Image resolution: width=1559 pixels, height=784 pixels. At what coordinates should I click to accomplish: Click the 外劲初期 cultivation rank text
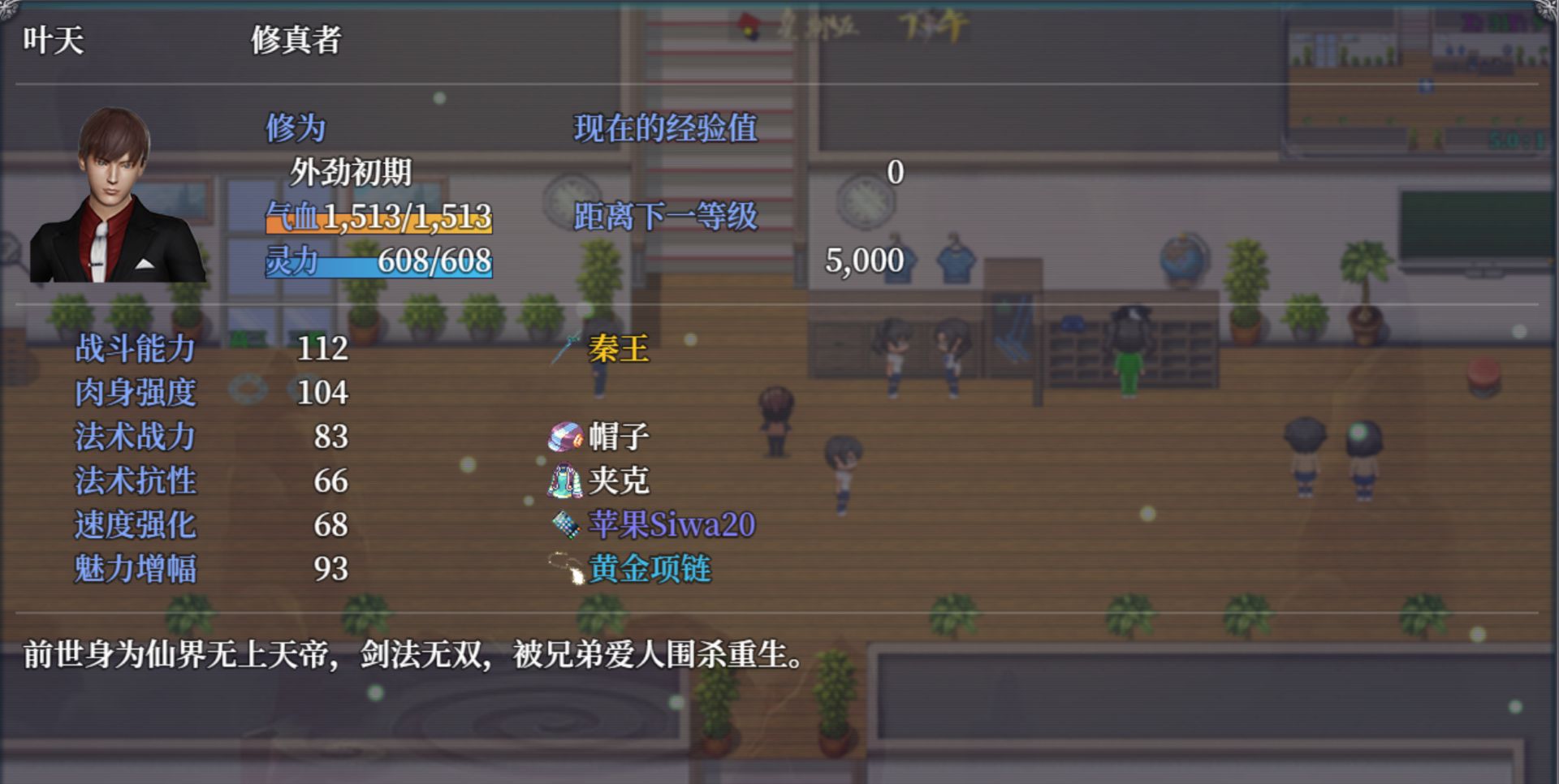click(352, 171)
